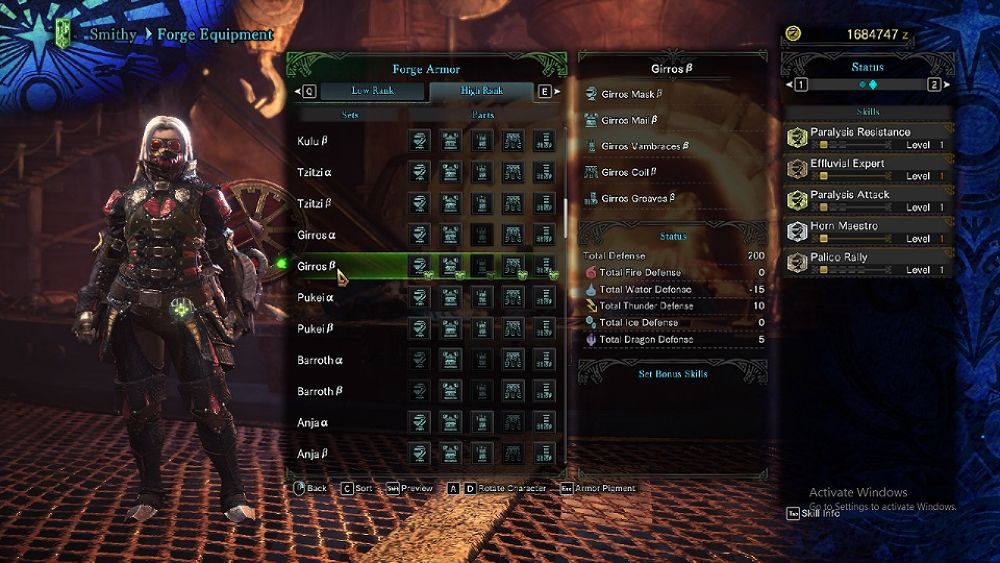This screenshot has height=563, width=1000.
Task: Choose the Barroth β armor set
Action: click(320, 391)
